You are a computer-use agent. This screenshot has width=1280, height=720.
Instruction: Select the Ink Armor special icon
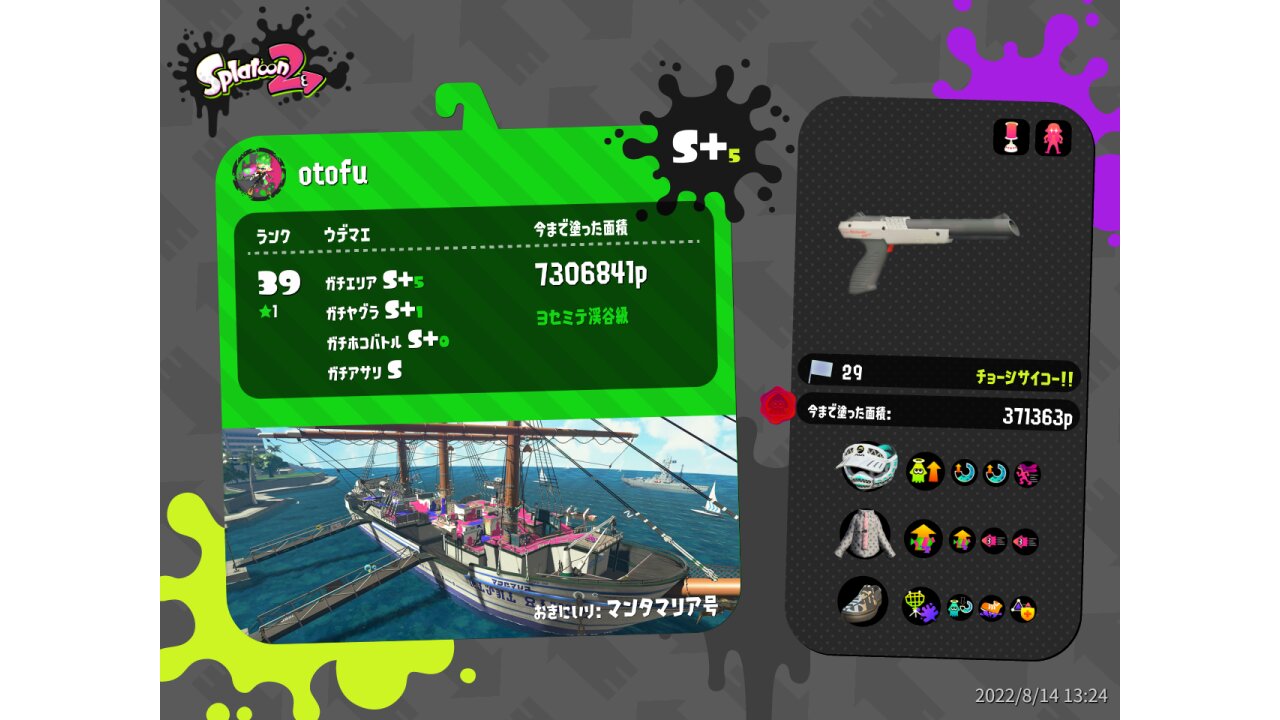[1053, 137]
